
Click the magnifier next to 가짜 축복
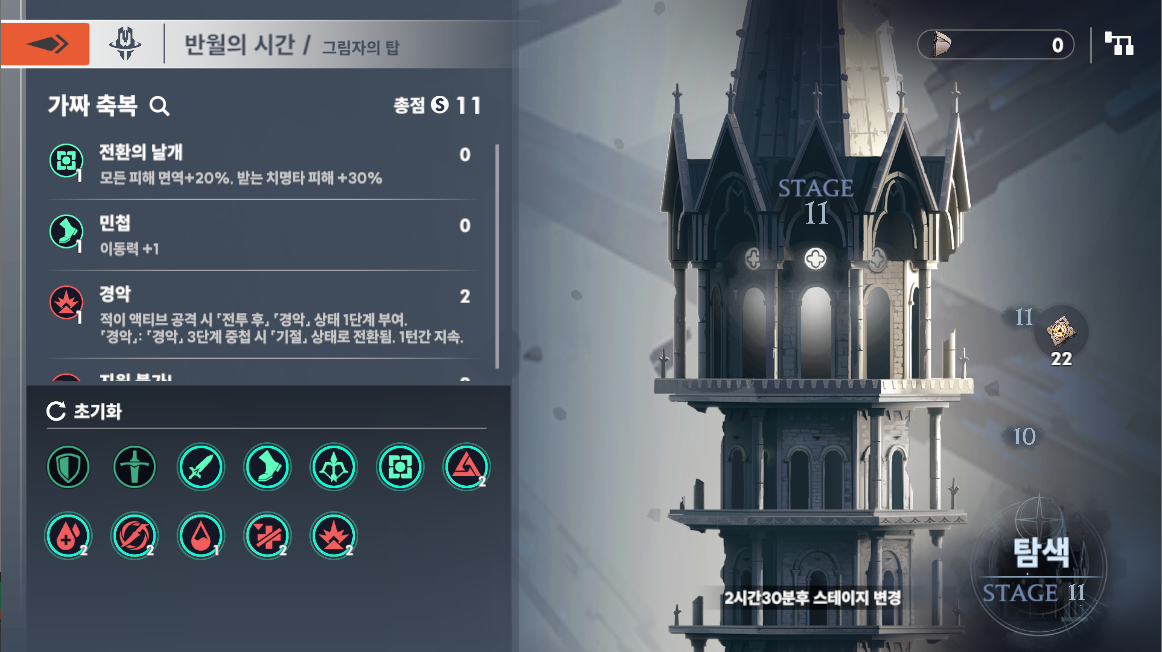[x=159, y=106]
